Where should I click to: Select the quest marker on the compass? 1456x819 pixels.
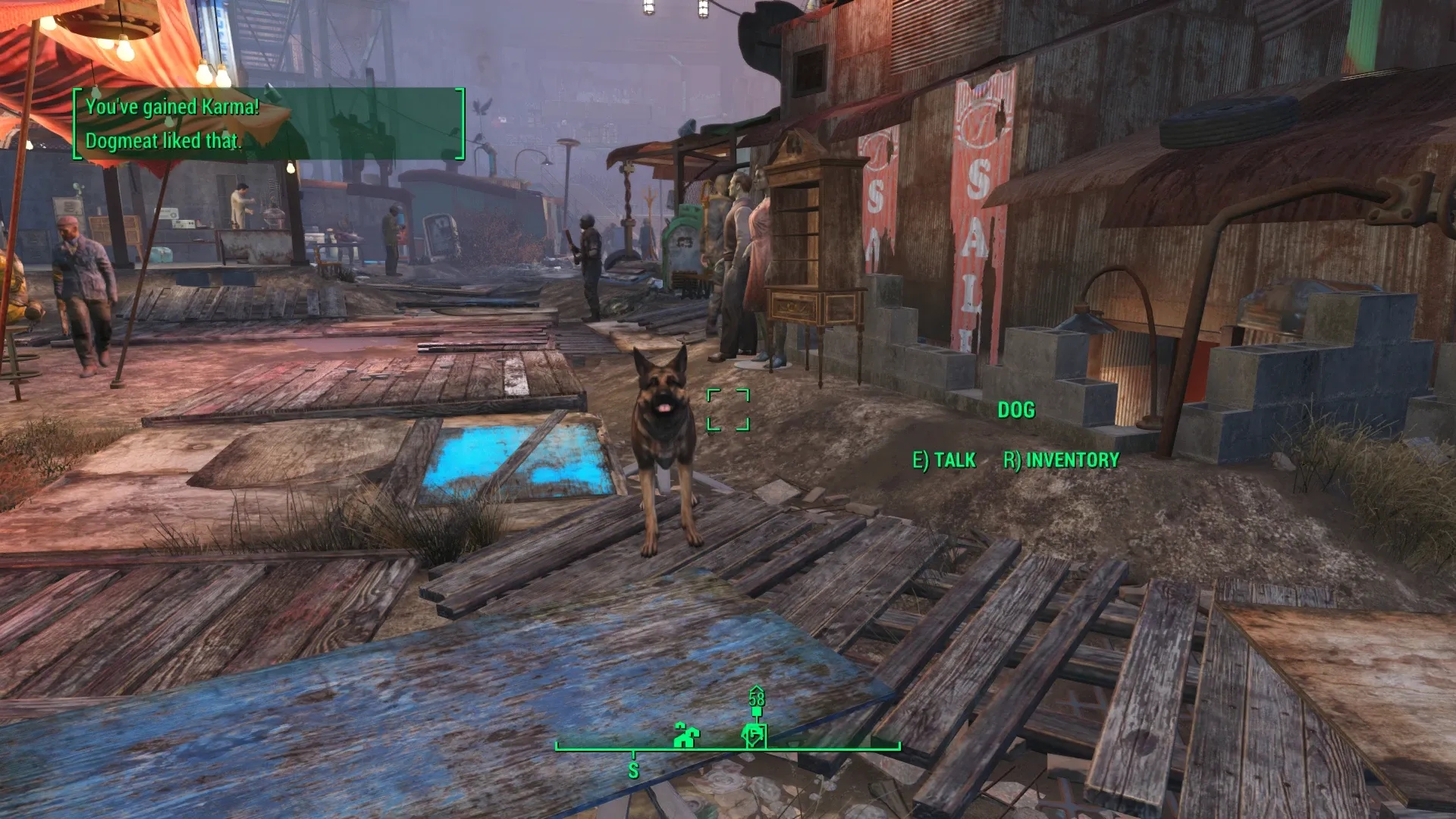click(x=755, y=734)
